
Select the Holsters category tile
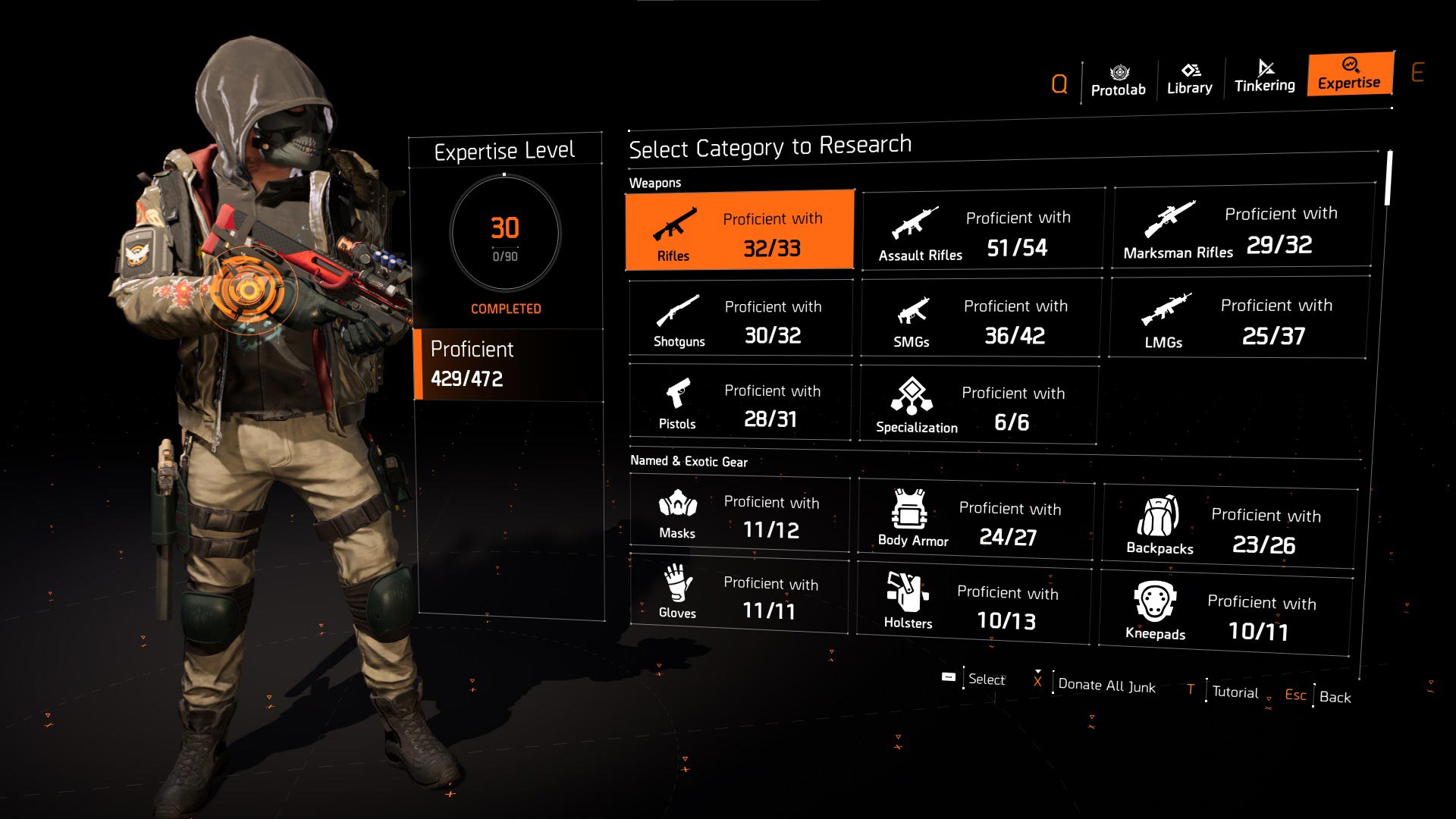pyautogui.click(x=974, y=604)
